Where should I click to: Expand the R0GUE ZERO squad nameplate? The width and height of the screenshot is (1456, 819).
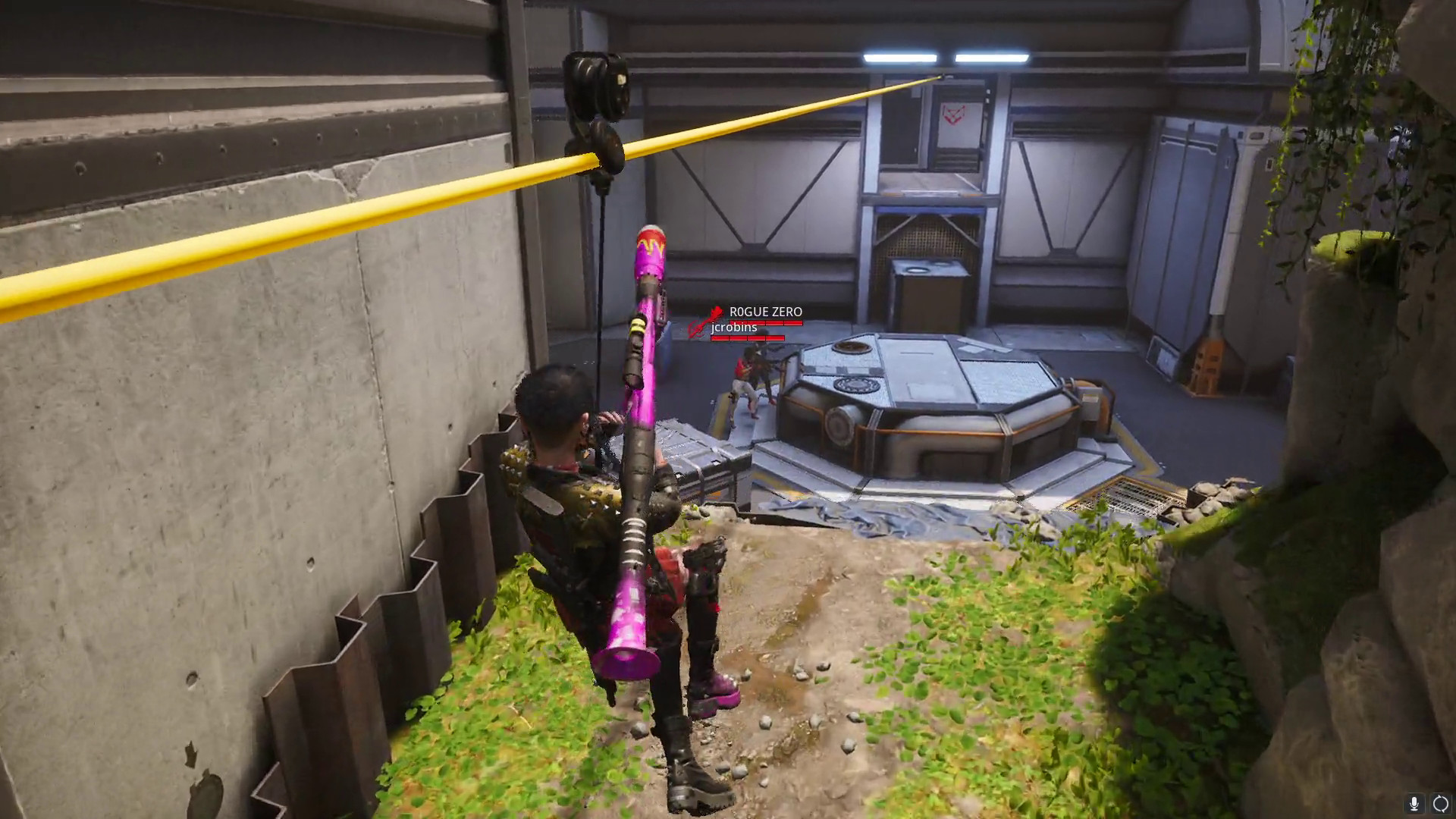766,311
